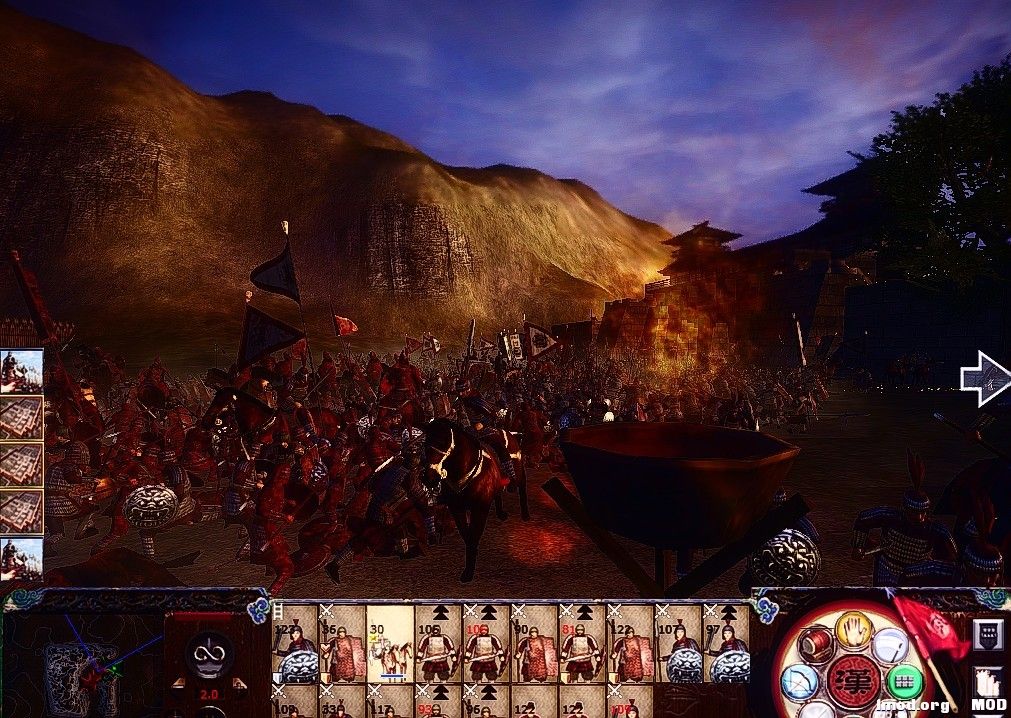Select the unit card showing 90 men

click(x=534, y=645)
